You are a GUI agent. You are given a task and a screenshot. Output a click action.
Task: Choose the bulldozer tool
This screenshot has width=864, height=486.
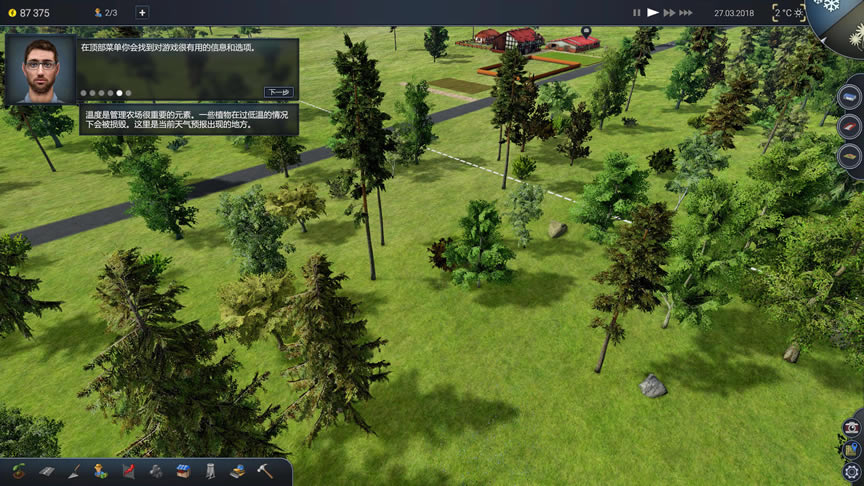237,471
